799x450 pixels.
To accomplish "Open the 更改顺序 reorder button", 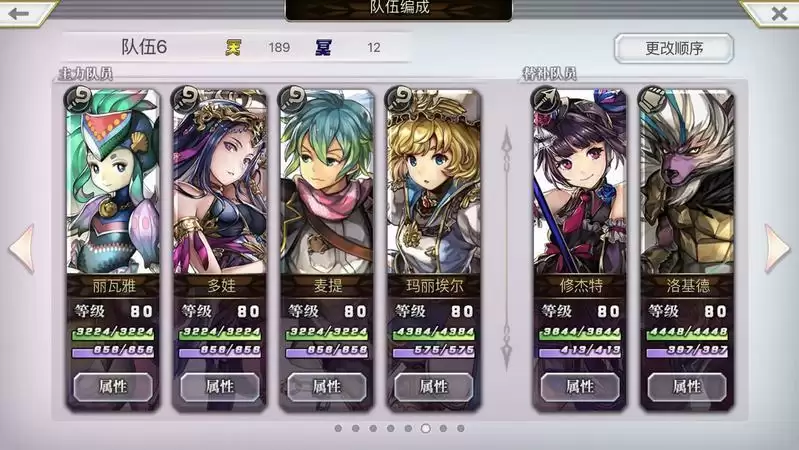I will [x=673, y=48].
